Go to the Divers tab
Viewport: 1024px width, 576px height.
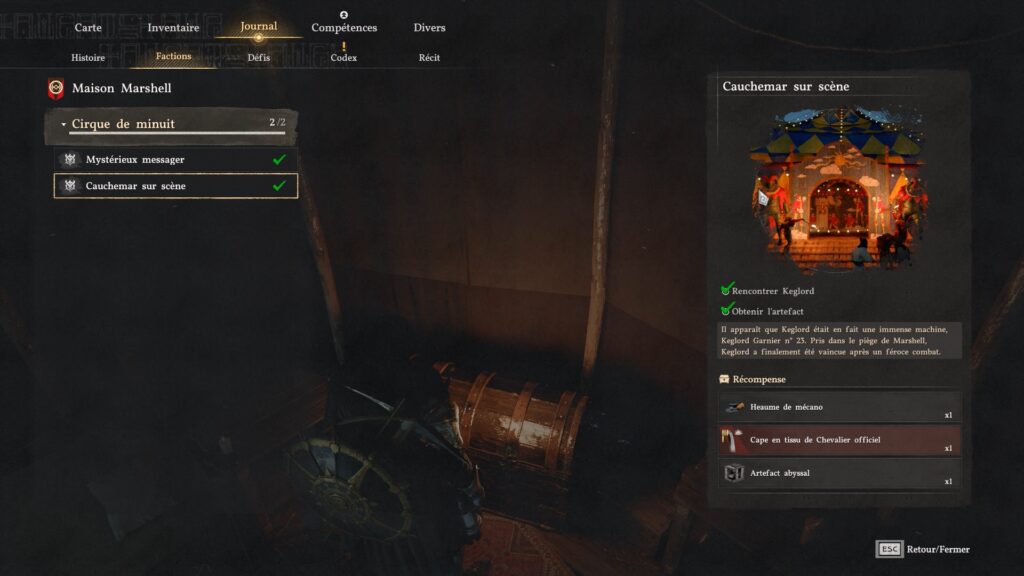[x=429, y=28]
